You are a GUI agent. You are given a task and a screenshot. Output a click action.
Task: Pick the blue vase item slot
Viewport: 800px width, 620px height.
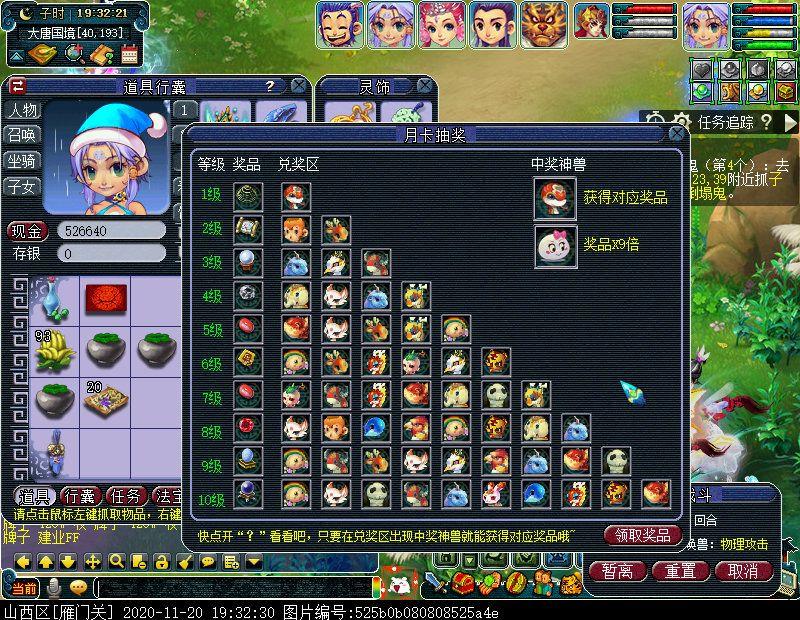(x=56, y=298)
